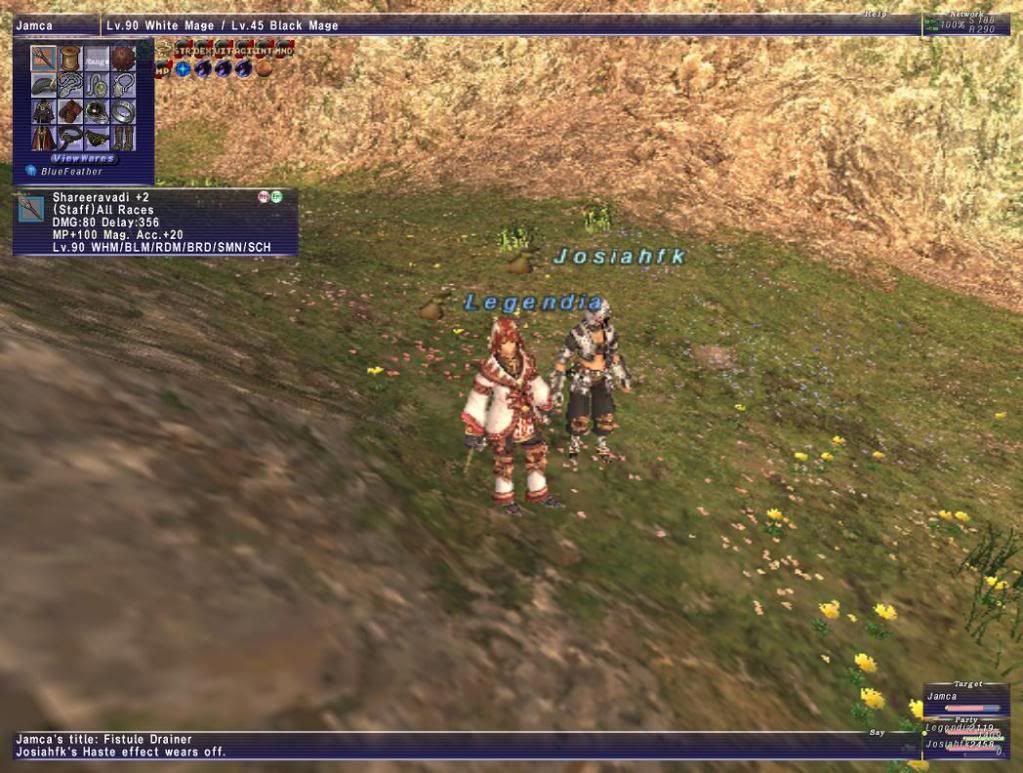Select the empty Ranged equipment slot
This screenshot has width=1023, height=773.
tap(96, 58)
